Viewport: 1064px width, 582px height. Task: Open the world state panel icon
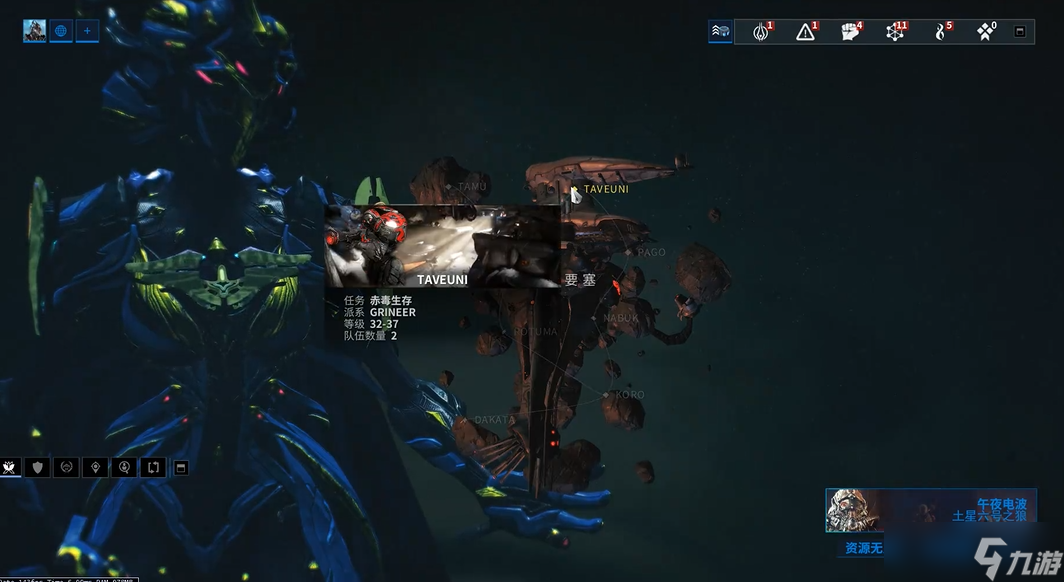(x=721, y=32)
